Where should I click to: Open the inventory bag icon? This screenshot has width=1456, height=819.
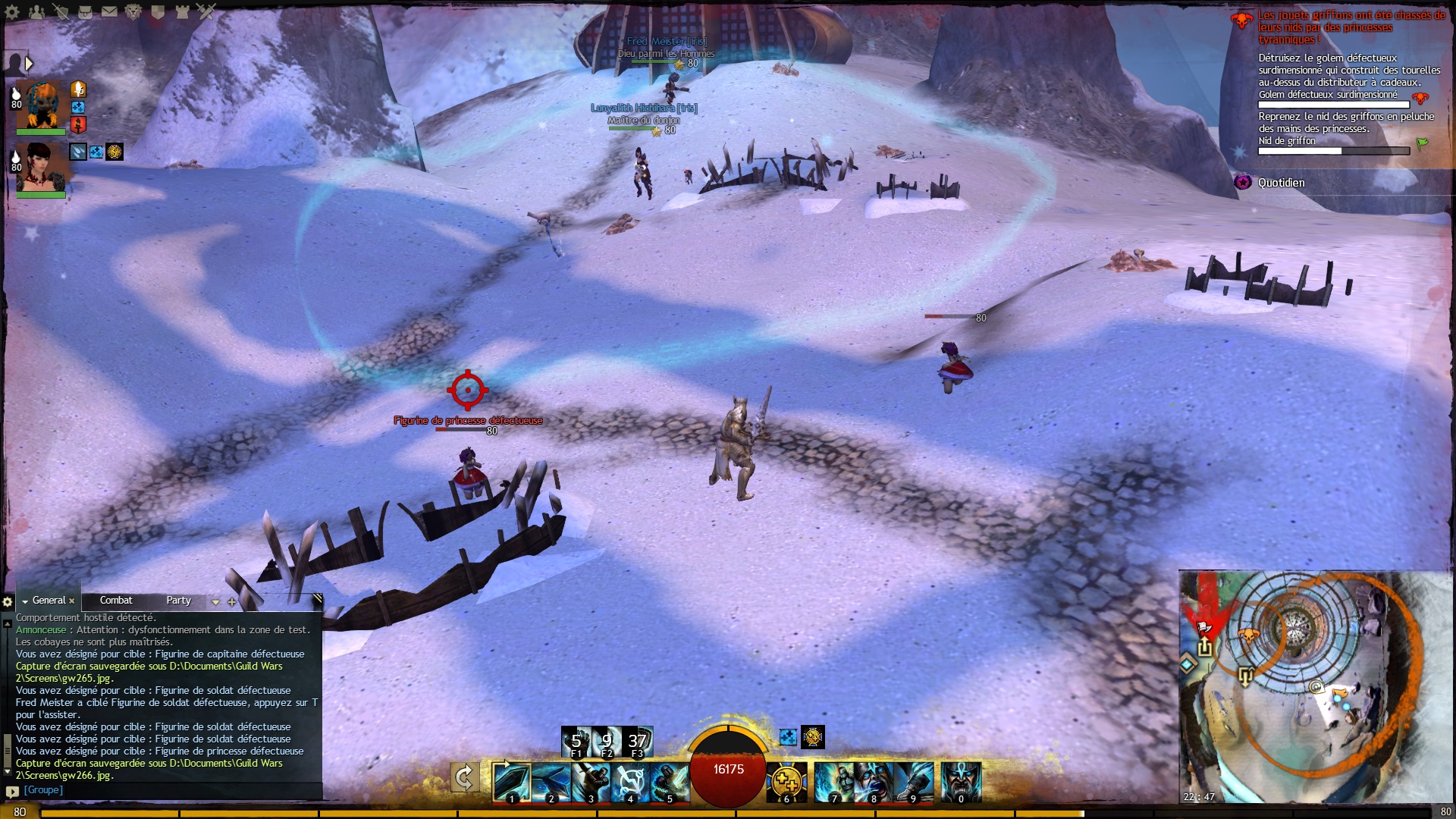(85, 12)
